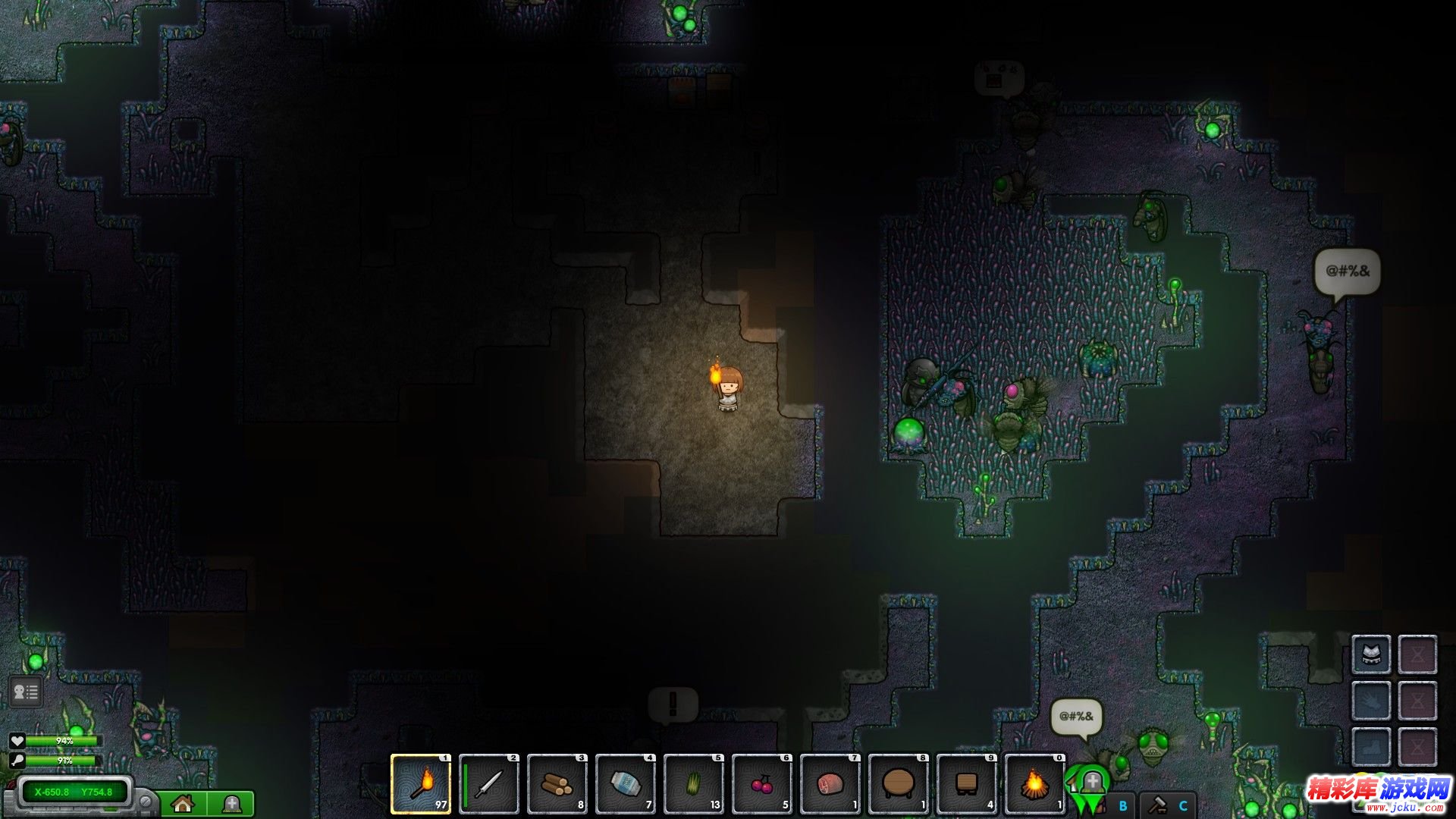Select the wood logs slot
1456x819 pixels.
557,784
